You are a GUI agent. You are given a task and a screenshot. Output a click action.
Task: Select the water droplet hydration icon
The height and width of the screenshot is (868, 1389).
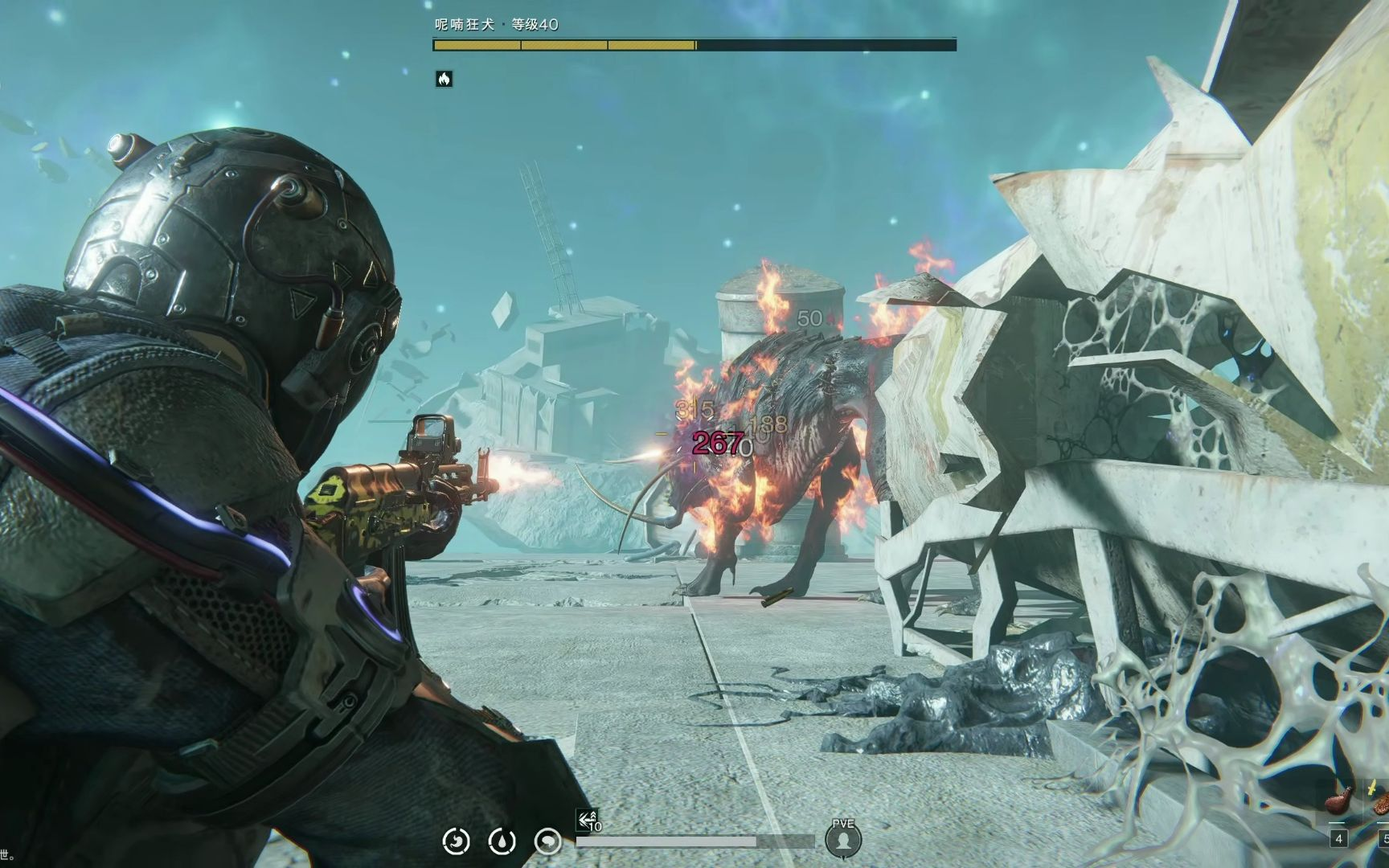tap(502, 841)
